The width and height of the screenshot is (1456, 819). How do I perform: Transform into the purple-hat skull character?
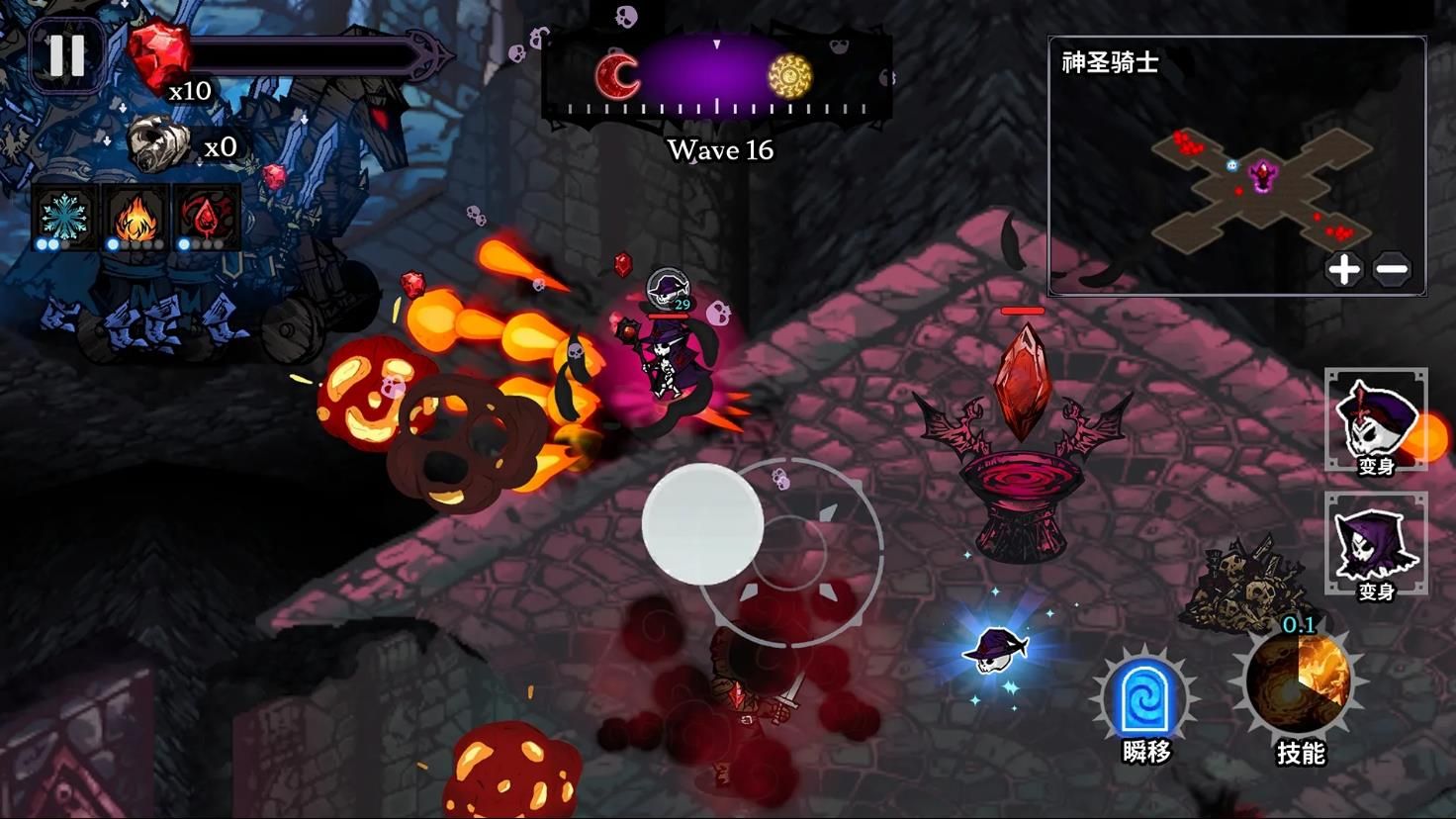(x=1376, y=420)
